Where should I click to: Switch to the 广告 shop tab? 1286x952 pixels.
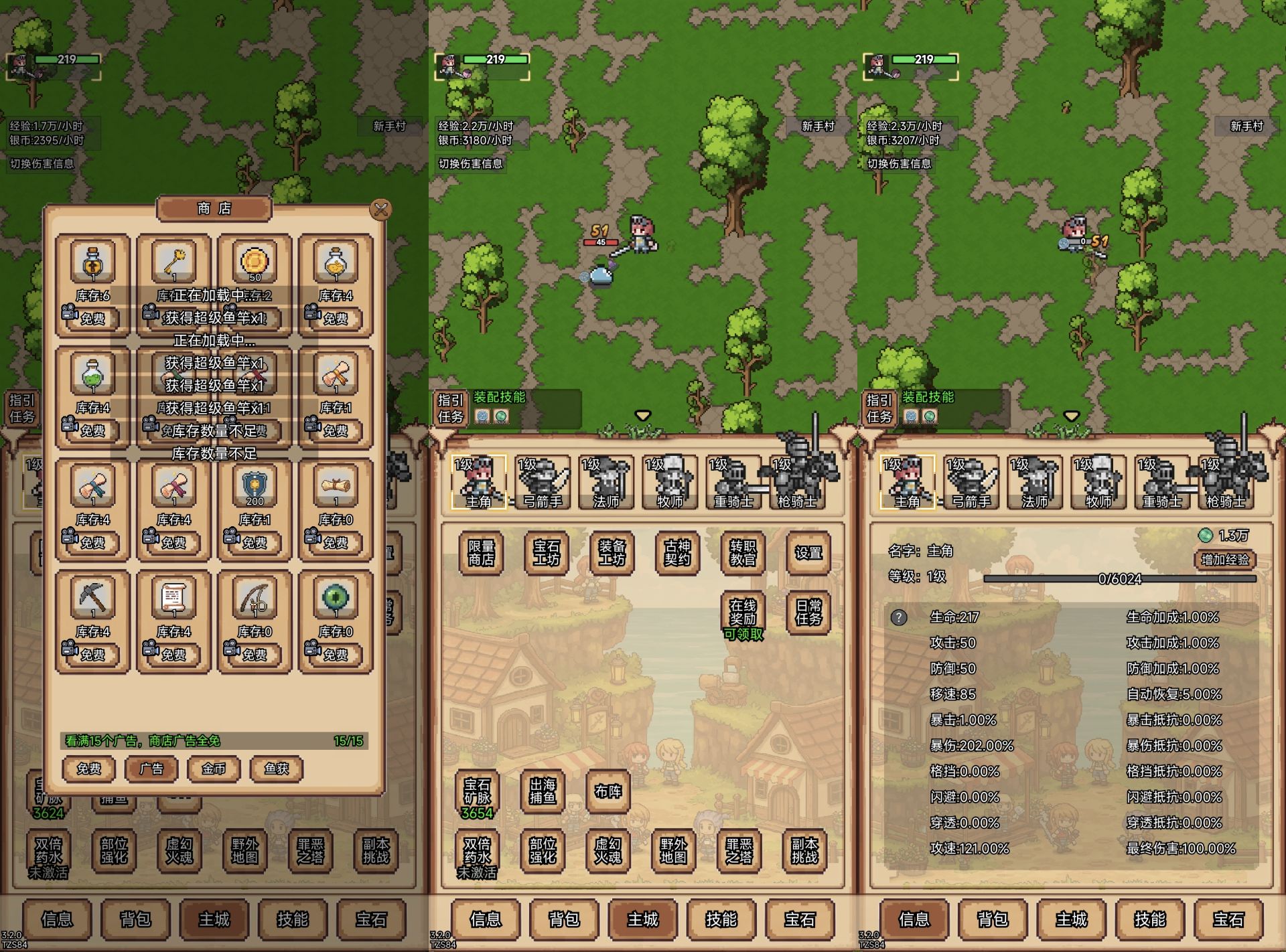coord(151,769)
